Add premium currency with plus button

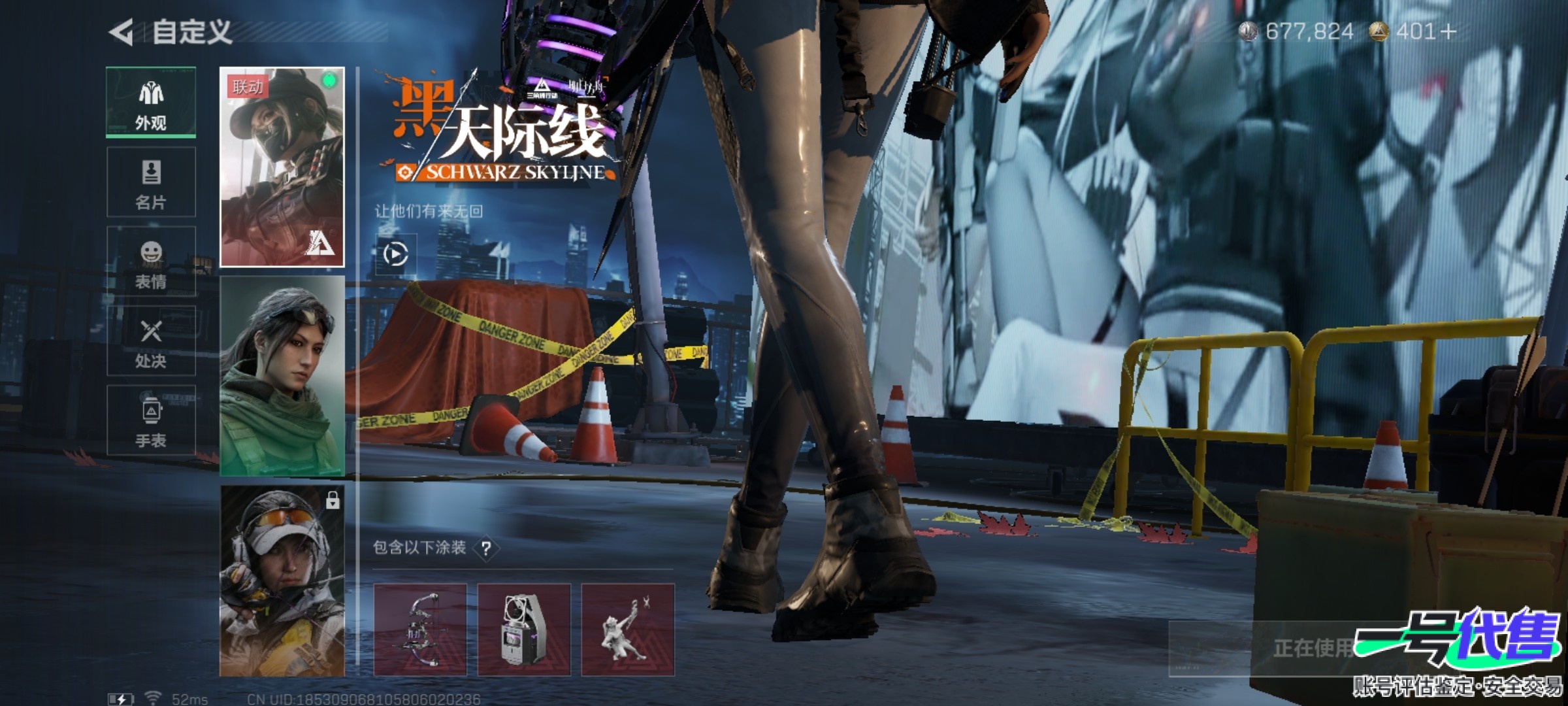click(1448, 31)
